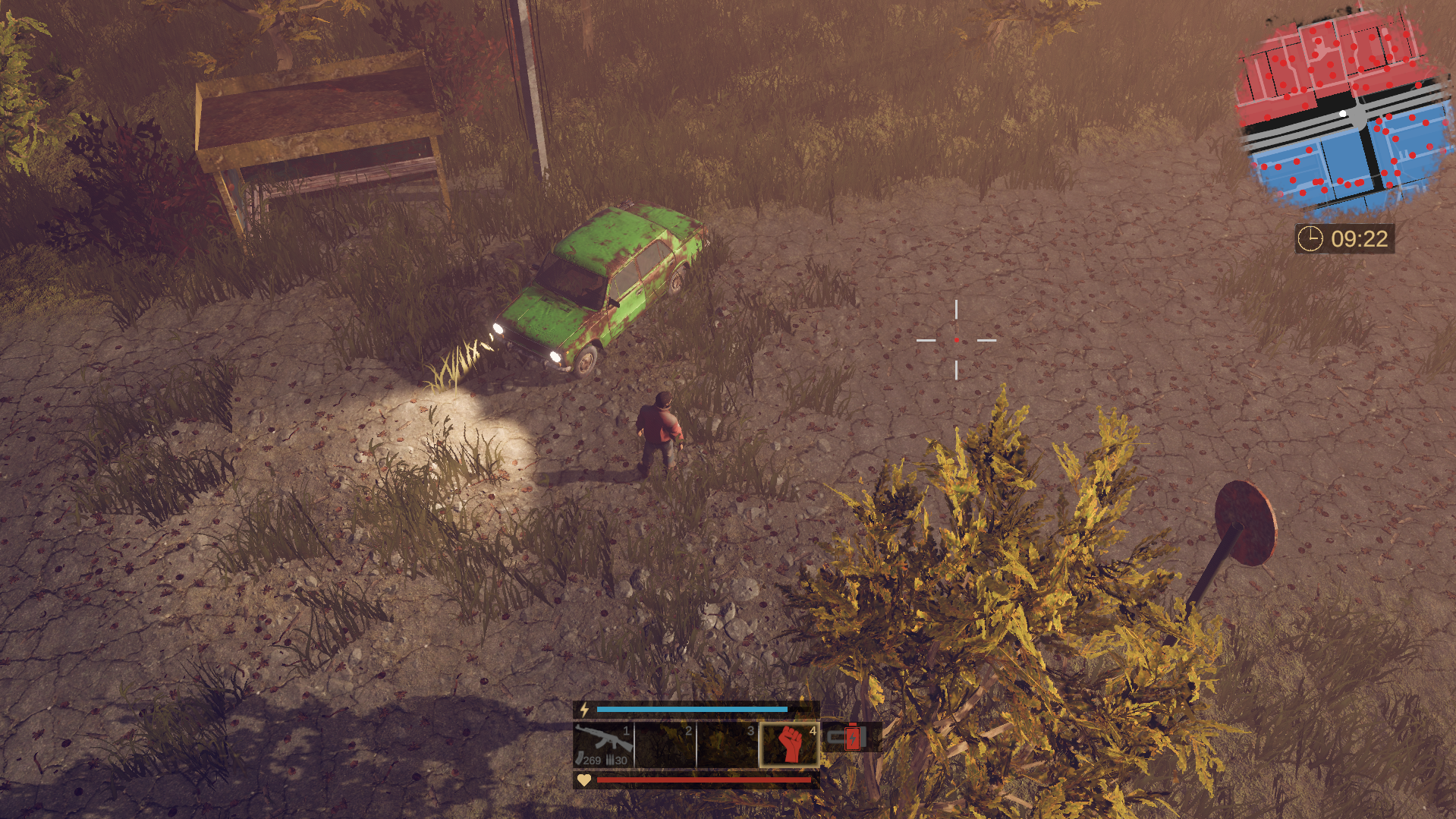The height and width of the screenshot is (819, 1456).
Task: Toggle the flashlight battery icon
Action: [850, 737]
